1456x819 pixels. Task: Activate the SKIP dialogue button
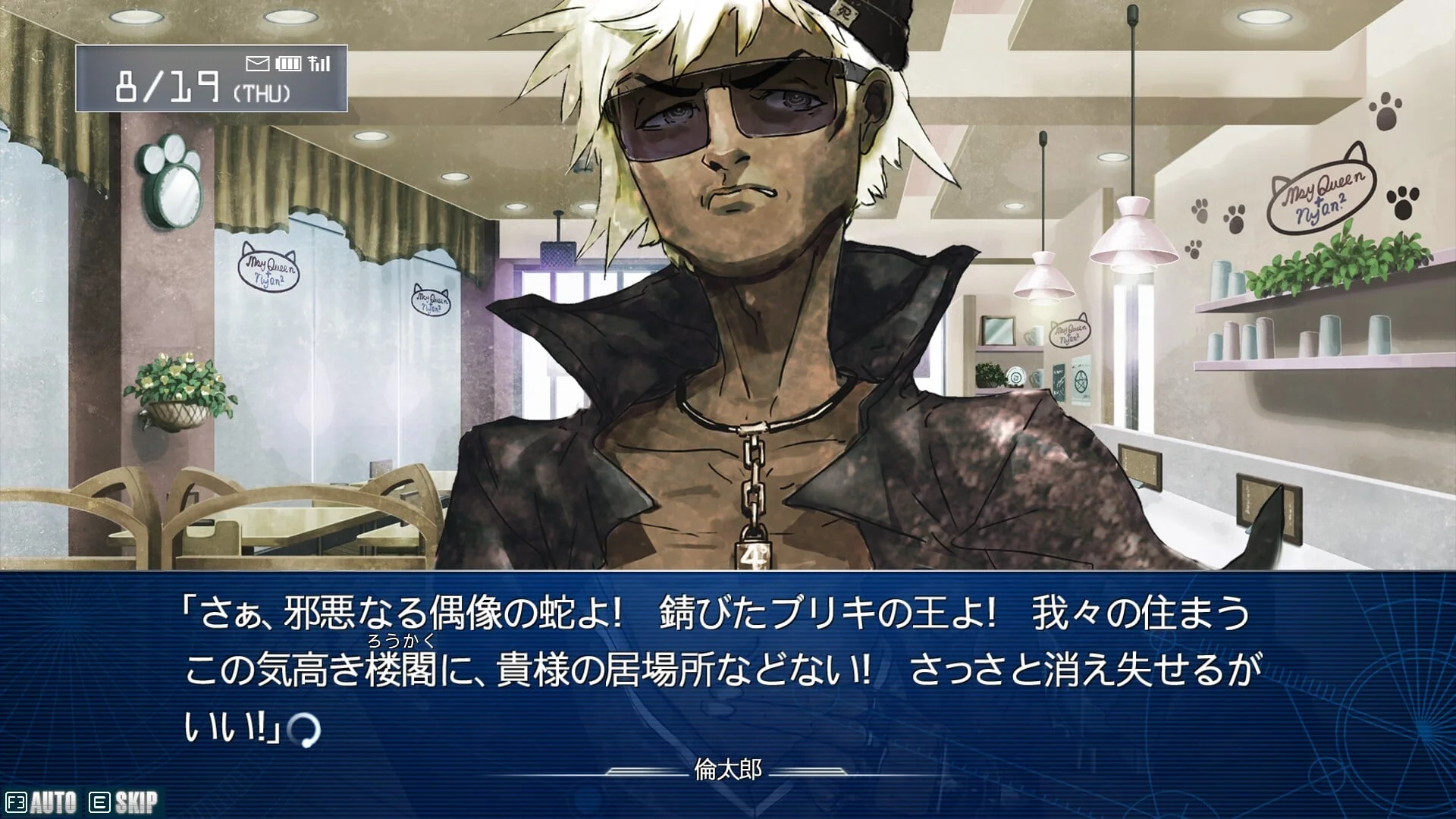[x=124, y=802]
